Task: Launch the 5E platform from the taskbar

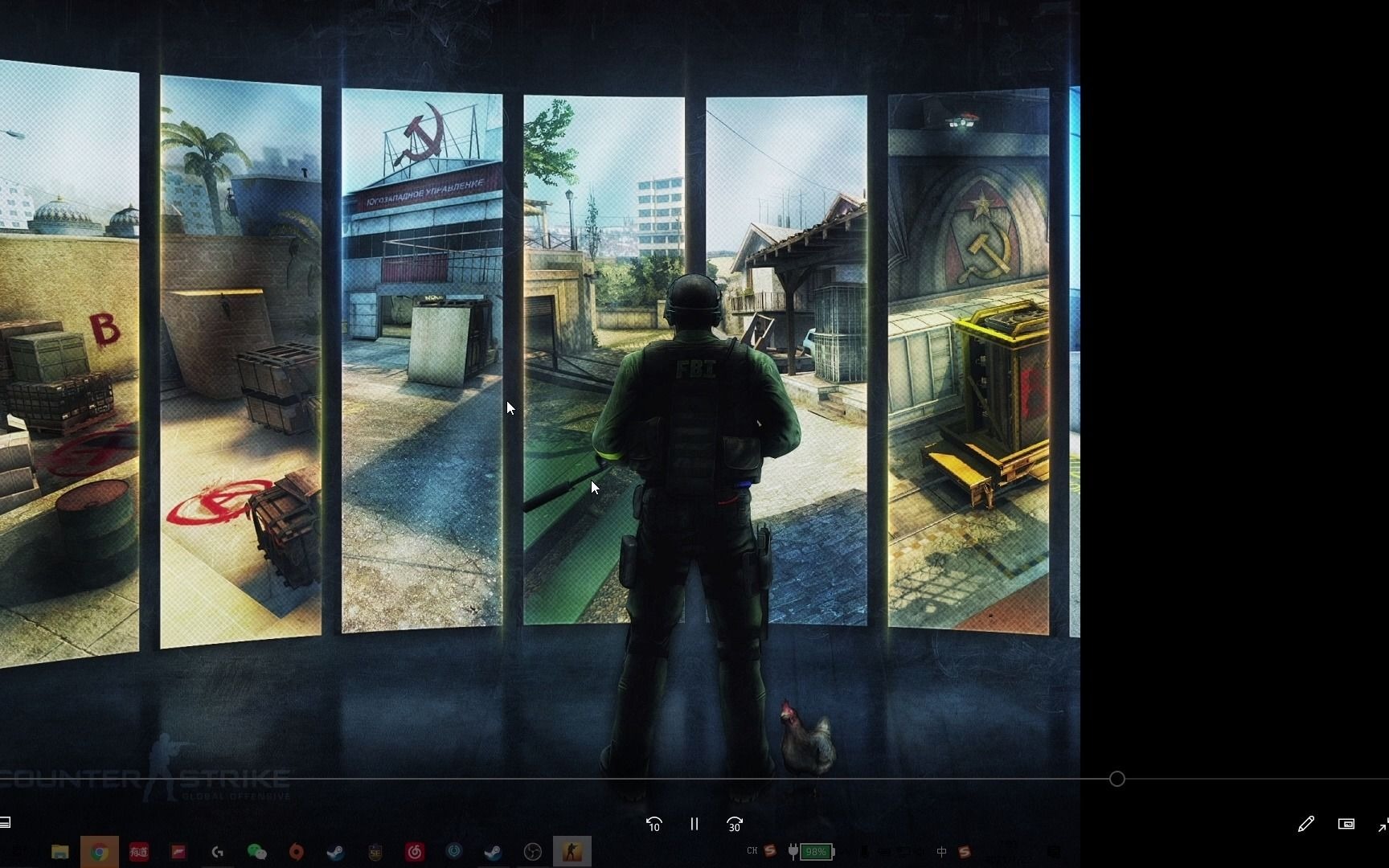Action: [376, 851]
